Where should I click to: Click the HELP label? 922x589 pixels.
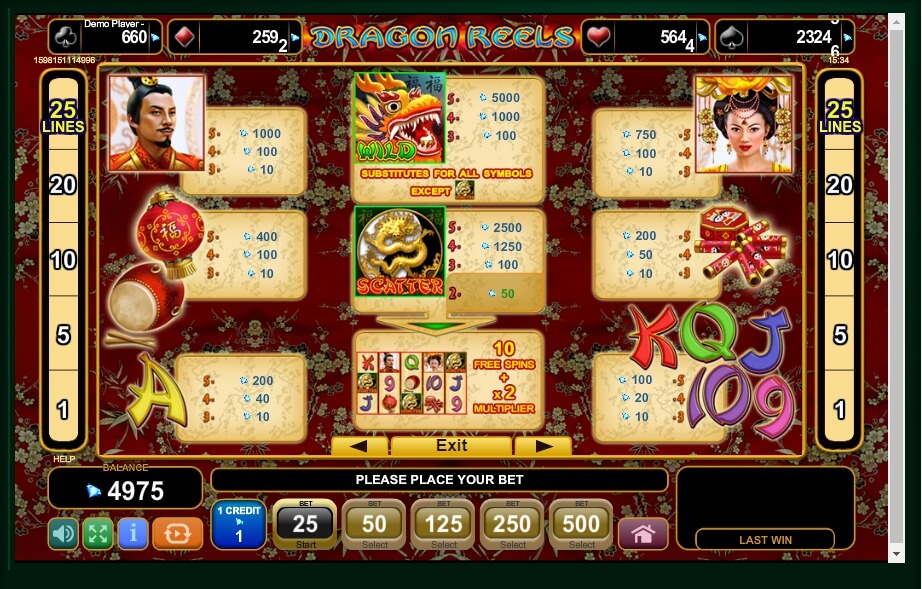(x=63, y=460)
